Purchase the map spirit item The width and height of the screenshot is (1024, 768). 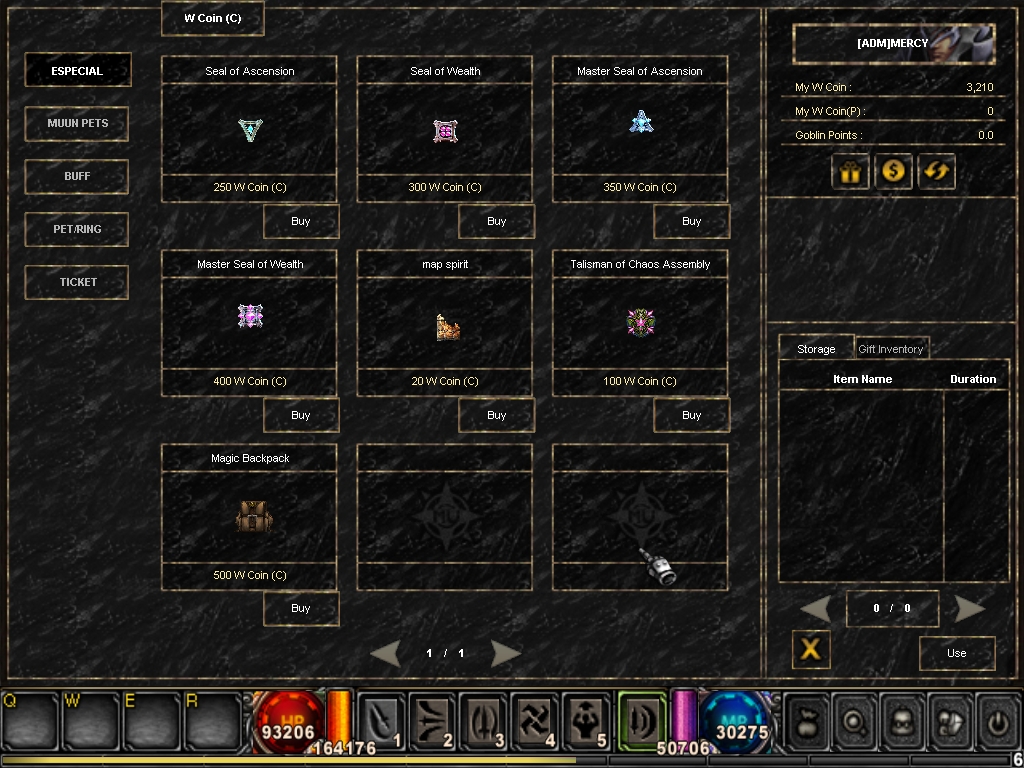[x=496, y=415]
